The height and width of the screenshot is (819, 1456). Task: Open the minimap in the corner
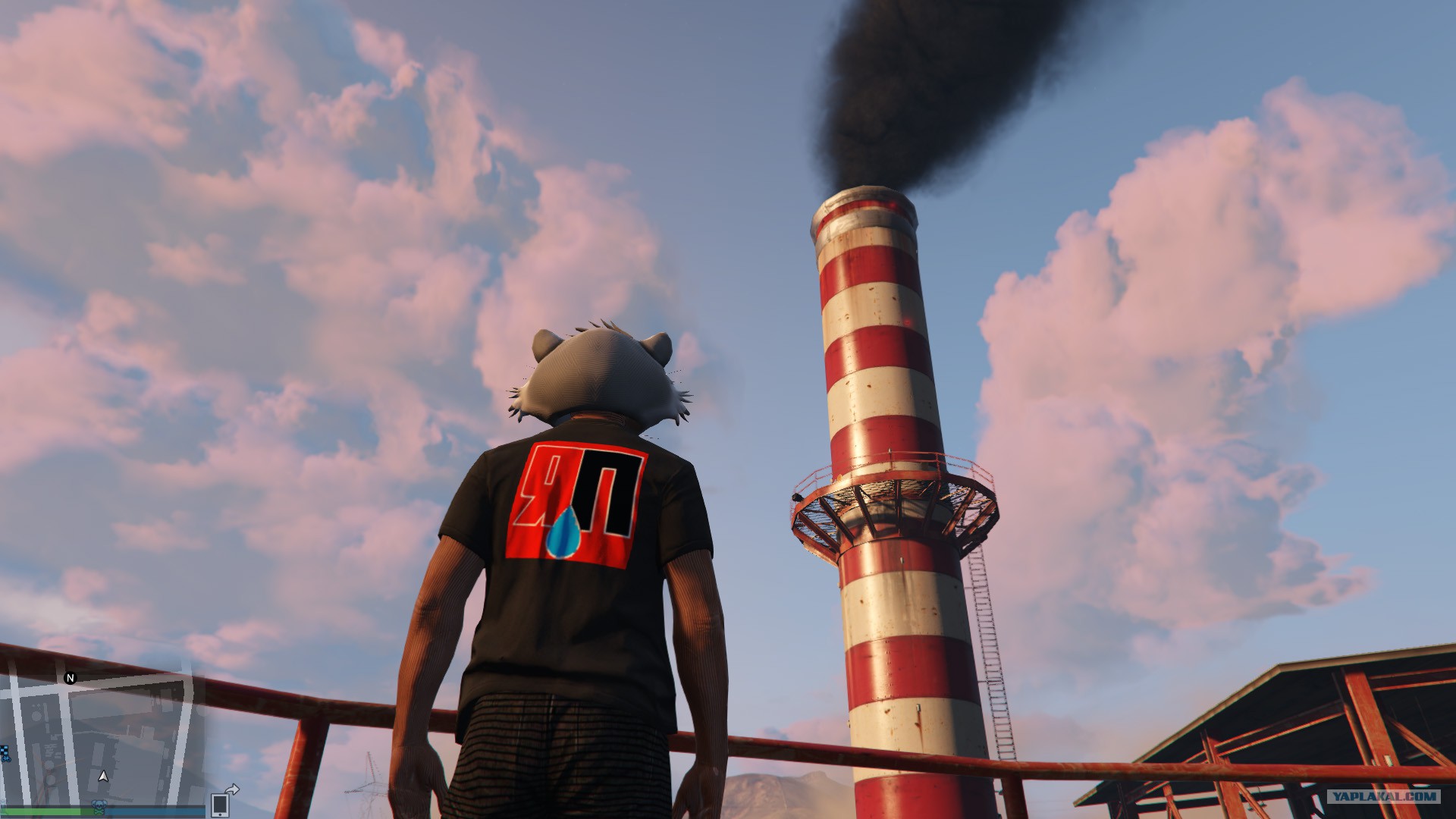(x=102, y=739)
